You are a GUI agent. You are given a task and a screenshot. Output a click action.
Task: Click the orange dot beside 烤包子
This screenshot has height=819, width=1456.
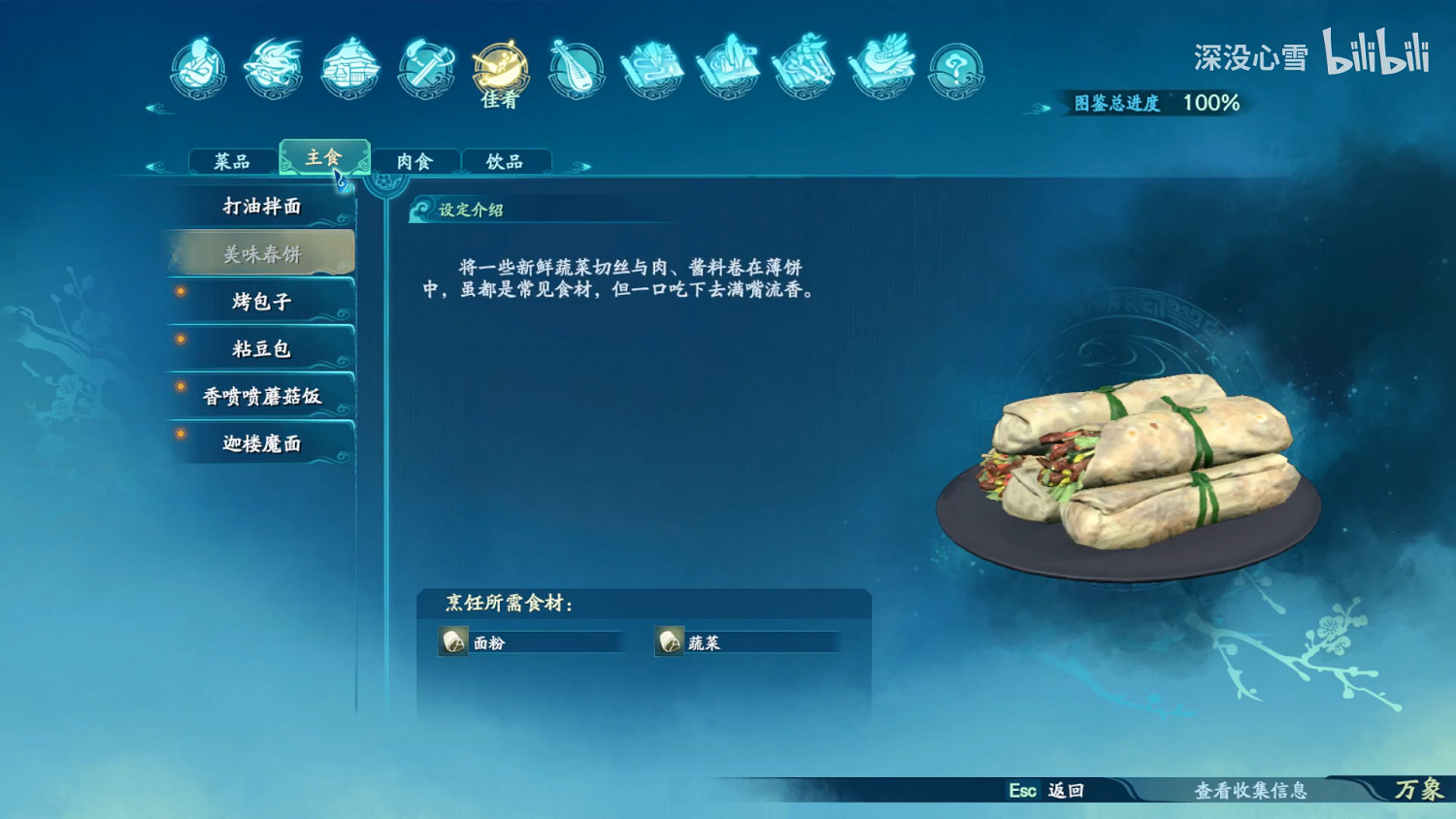tap(182, 291)
